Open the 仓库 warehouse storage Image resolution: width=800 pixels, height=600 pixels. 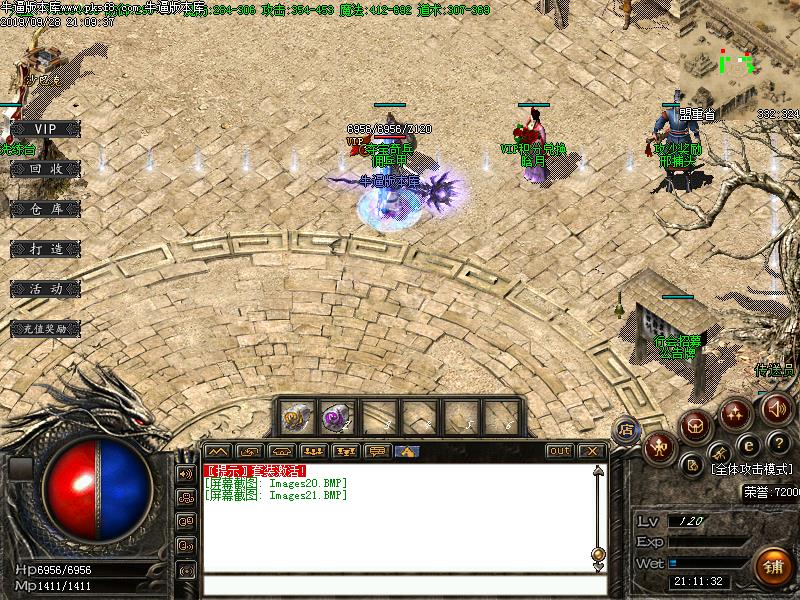[x=45, y=209]
